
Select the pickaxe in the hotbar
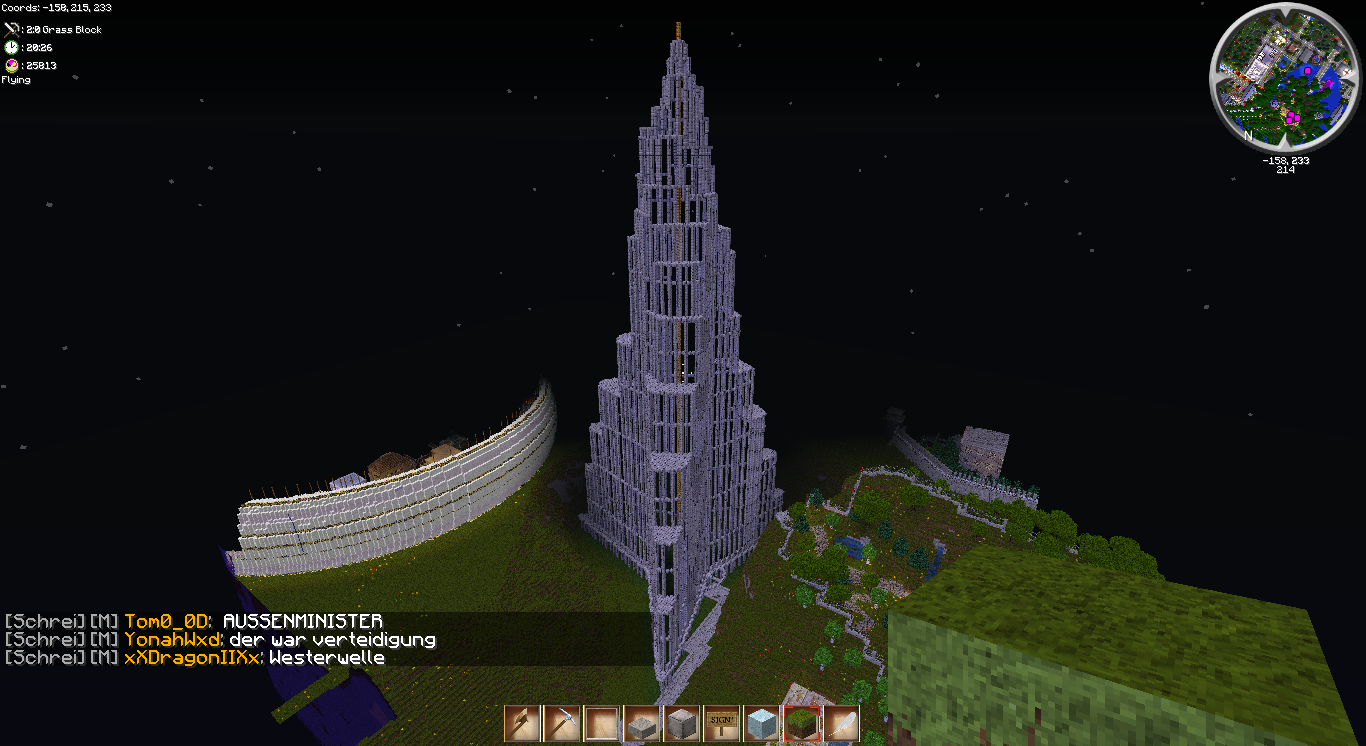point(562,723)
